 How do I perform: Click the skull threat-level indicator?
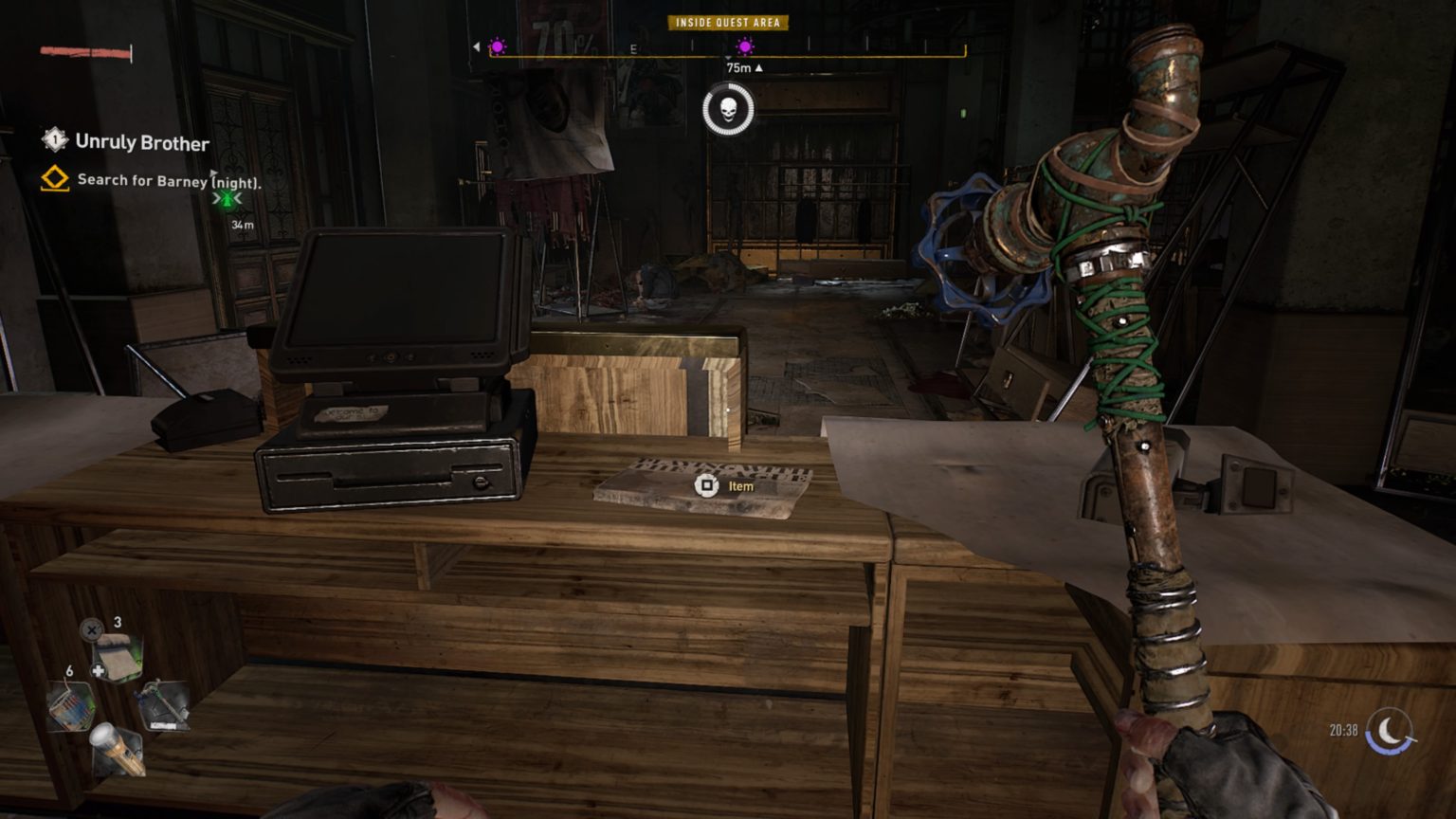point(728,107)
